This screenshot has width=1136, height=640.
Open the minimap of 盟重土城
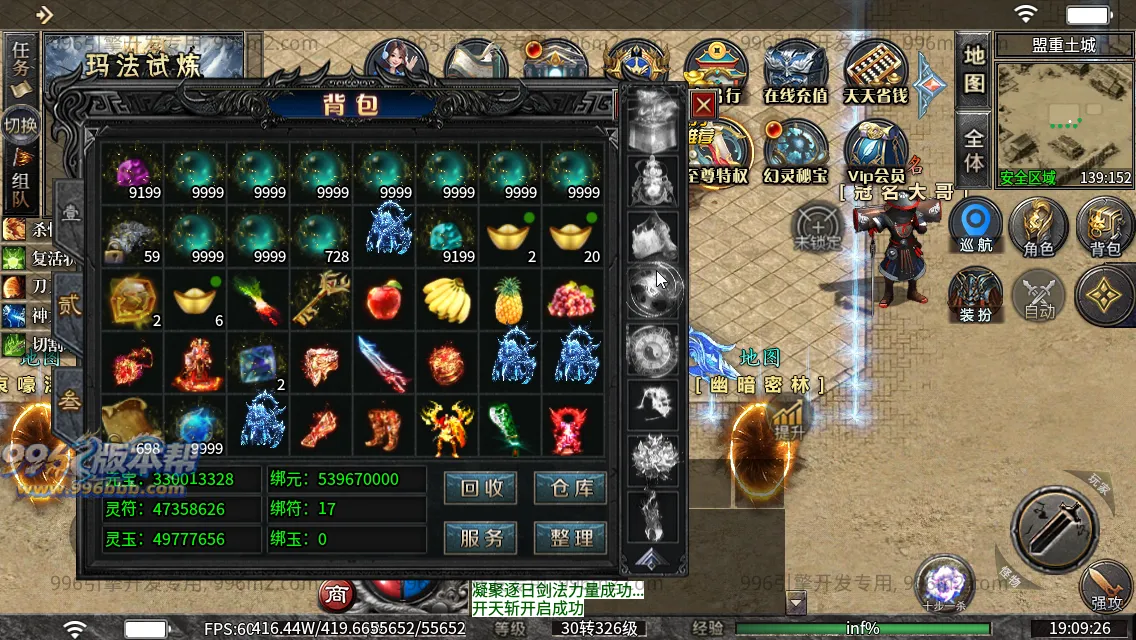coord(1064,121)
